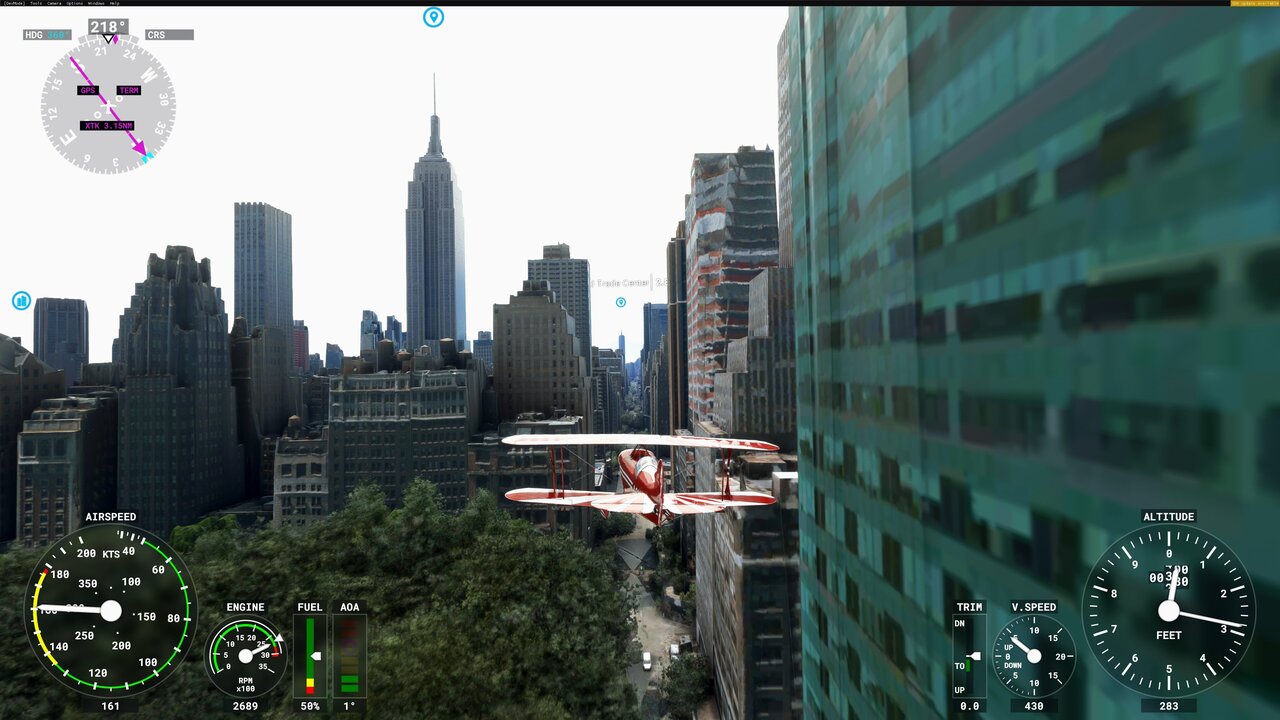Open the Help menu item
Viewport: 1280px width, 720px height.
pyautogui.click(x=114, y=4)
